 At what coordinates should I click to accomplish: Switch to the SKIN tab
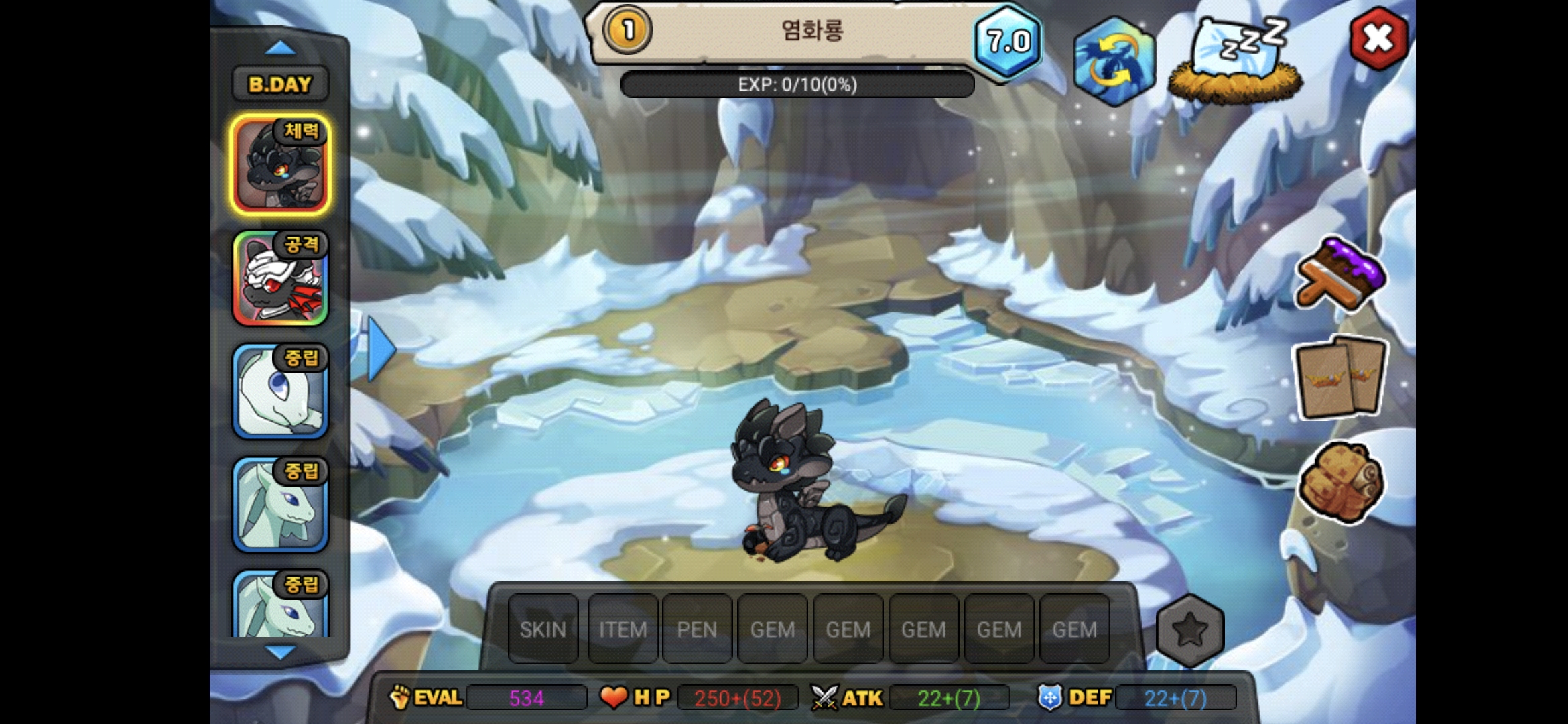coord(542,629)
